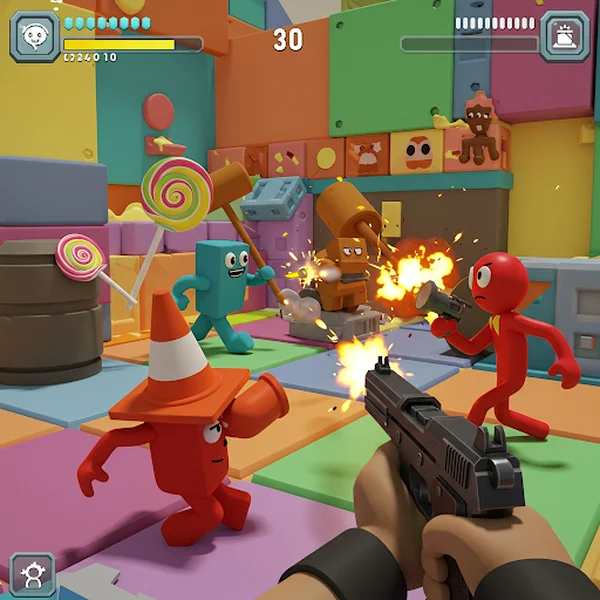Select the gear-headed character icon button

coord(32,574)
